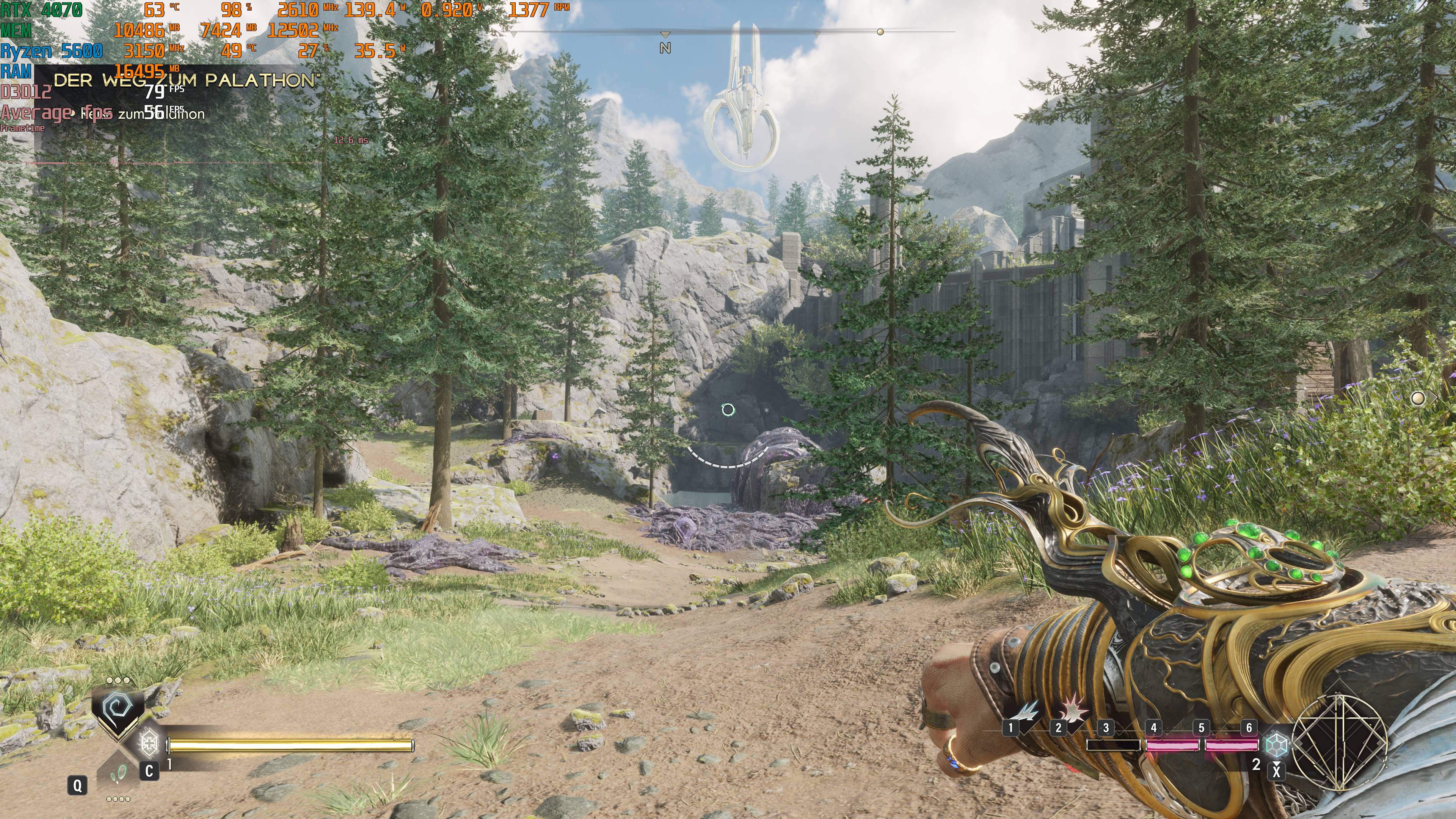Click the gold sigil emblem in the corner
Viewport: 1456px width, 819px height.
click(1340, 742)
